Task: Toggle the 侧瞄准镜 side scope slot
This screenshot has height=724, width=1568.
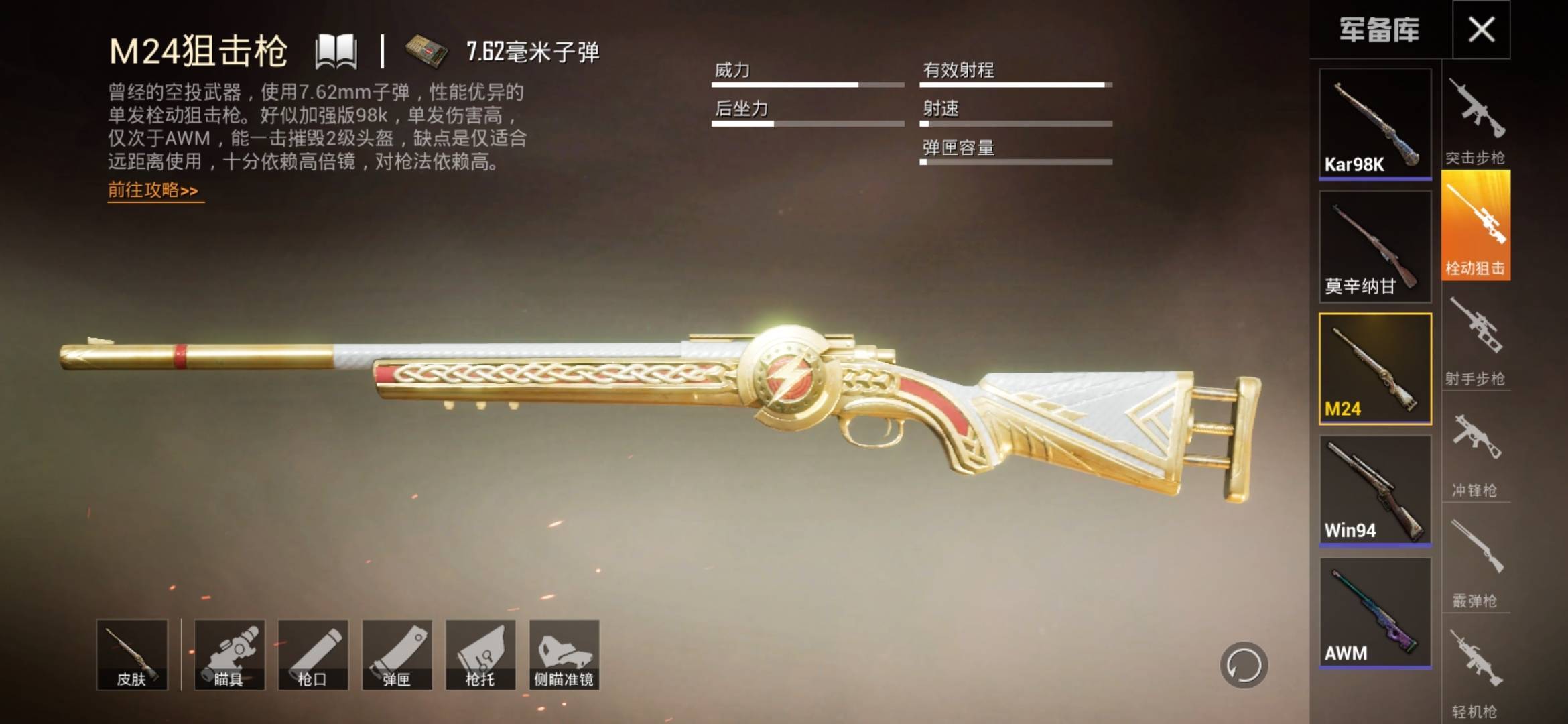Action: point(563,655)
